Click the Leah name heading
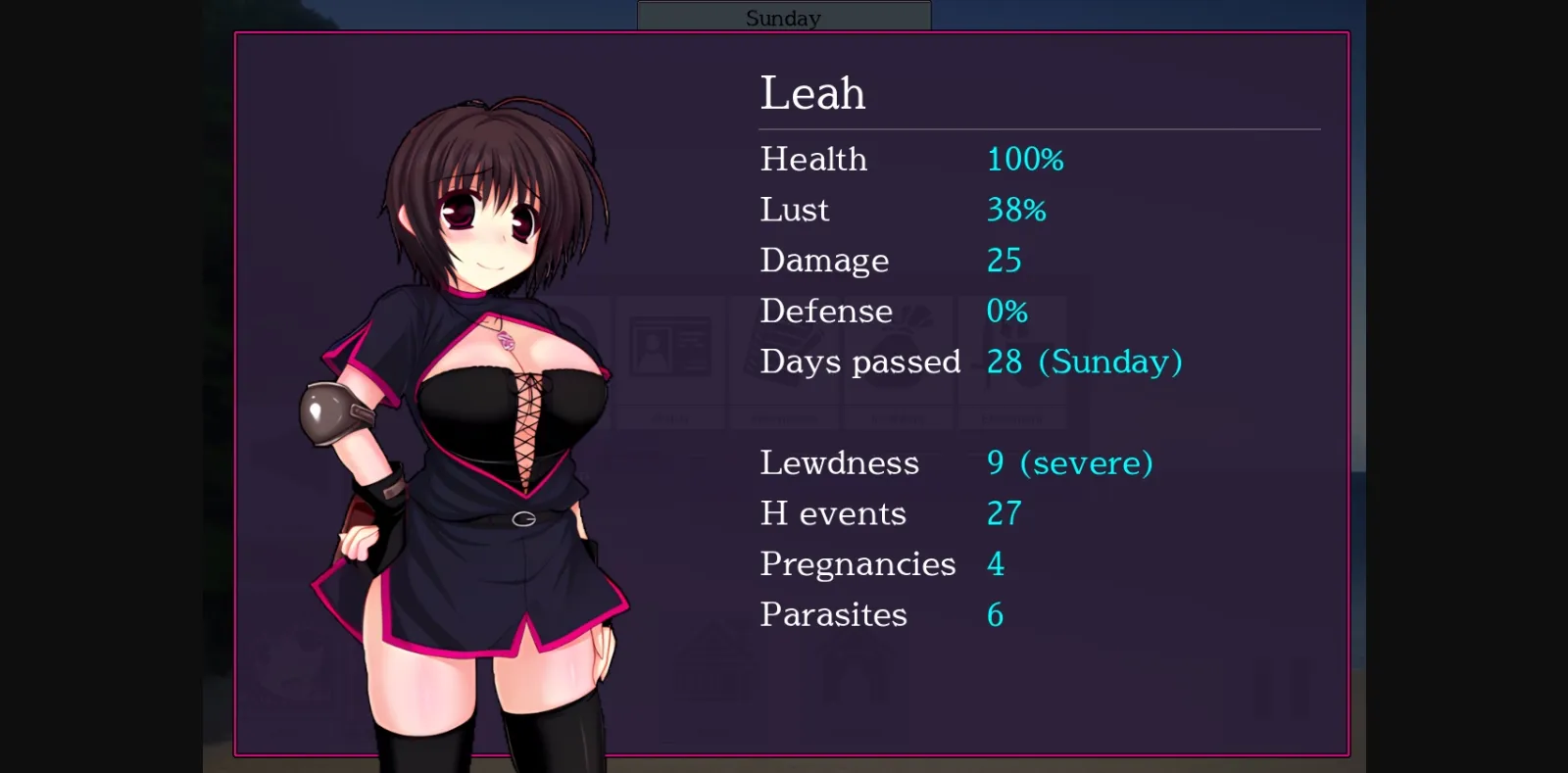The width and height of the screenshot is (1568, 773). [x=812, y=93]
